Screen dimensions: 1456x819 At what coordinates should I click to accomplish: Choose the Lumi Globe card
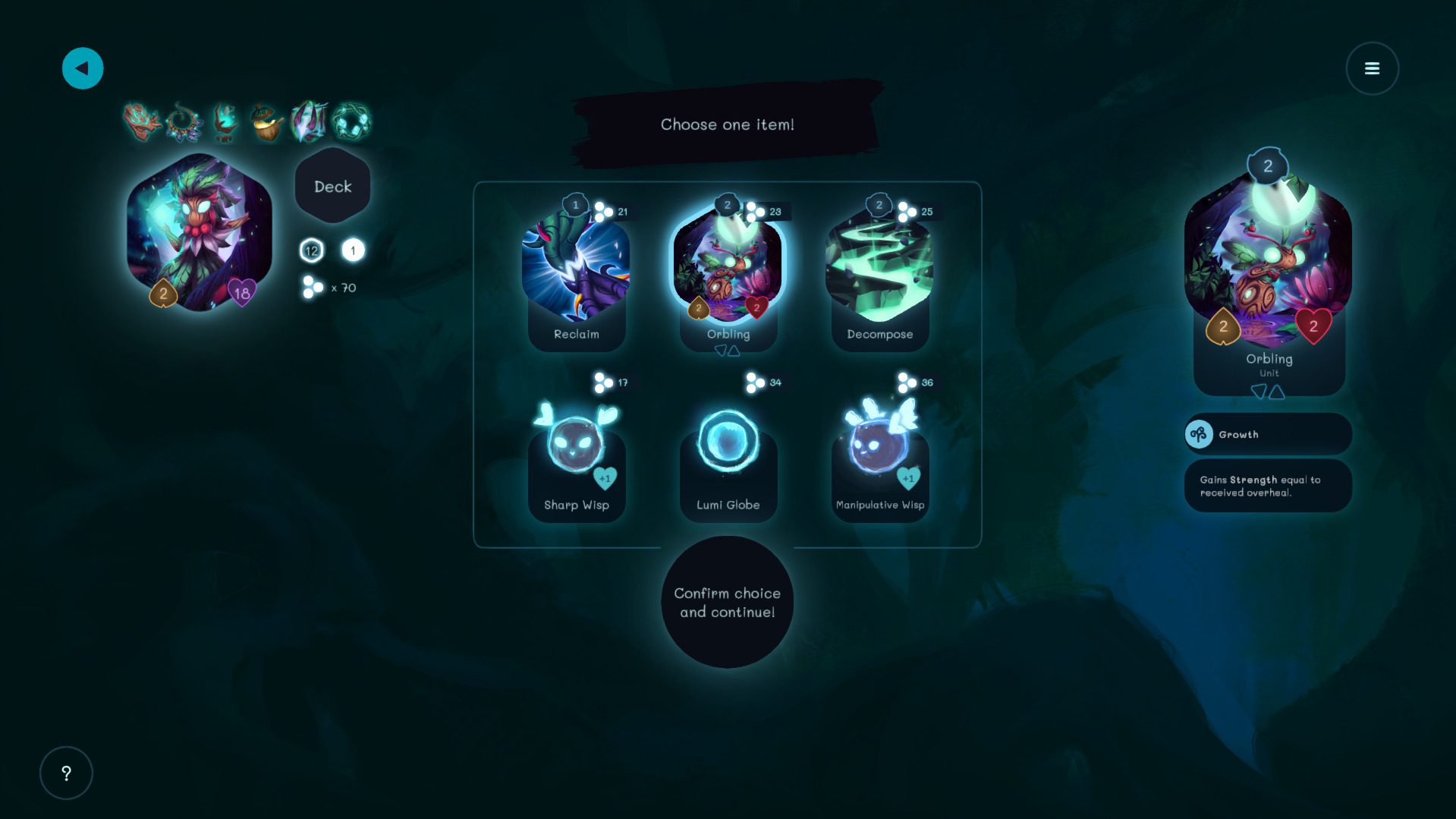point(728,448)
